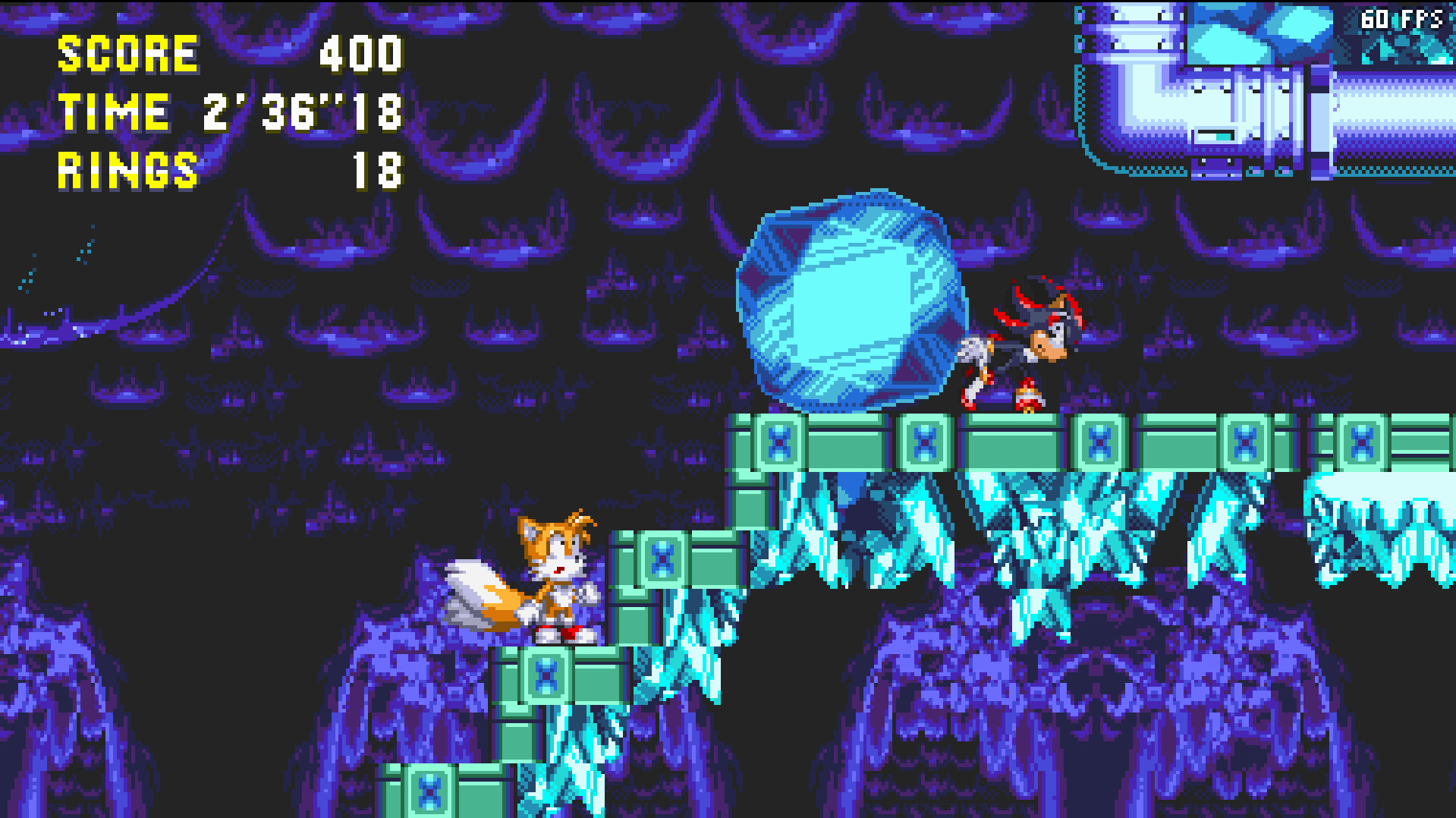Viewport: 1456px width, 818px height.
Task: Select the HUD panel in the top-left
Action: [228, 112]
